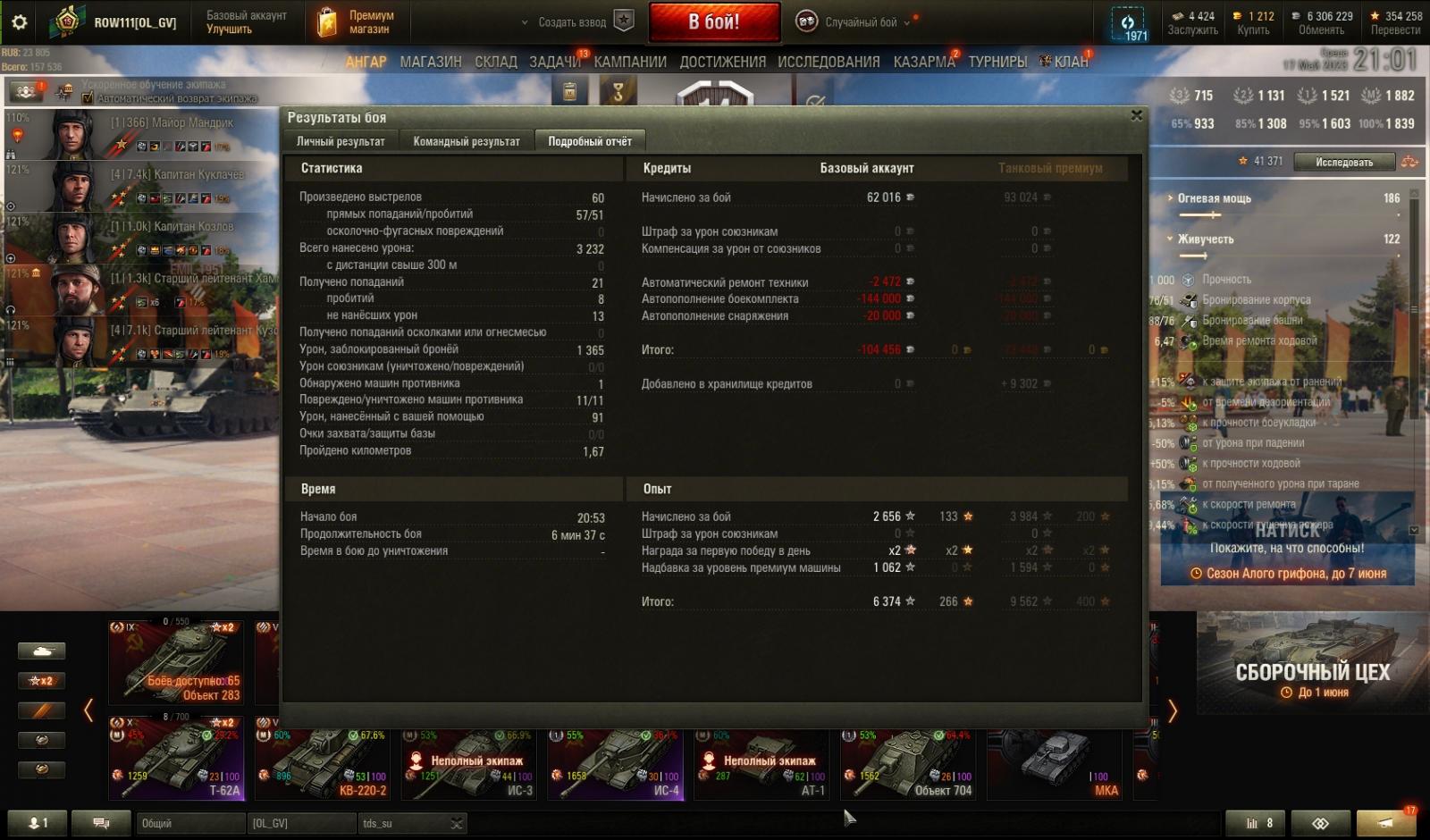Open the Командный результат tab
The width and height of the screenshot is (1430, 840).
point(466,141)
